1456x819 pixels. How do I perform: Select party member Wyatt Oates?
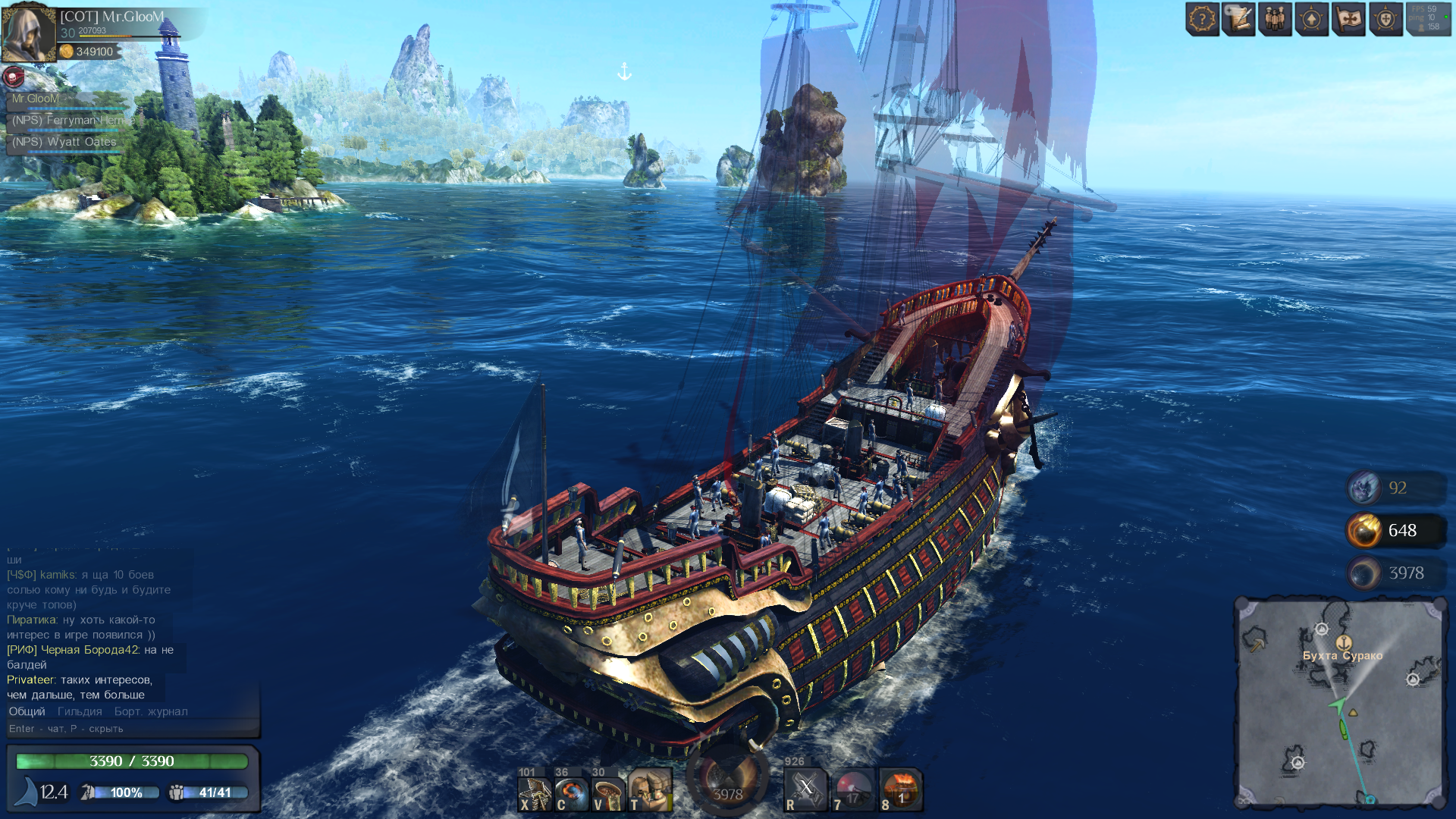(x=64, y=143)
